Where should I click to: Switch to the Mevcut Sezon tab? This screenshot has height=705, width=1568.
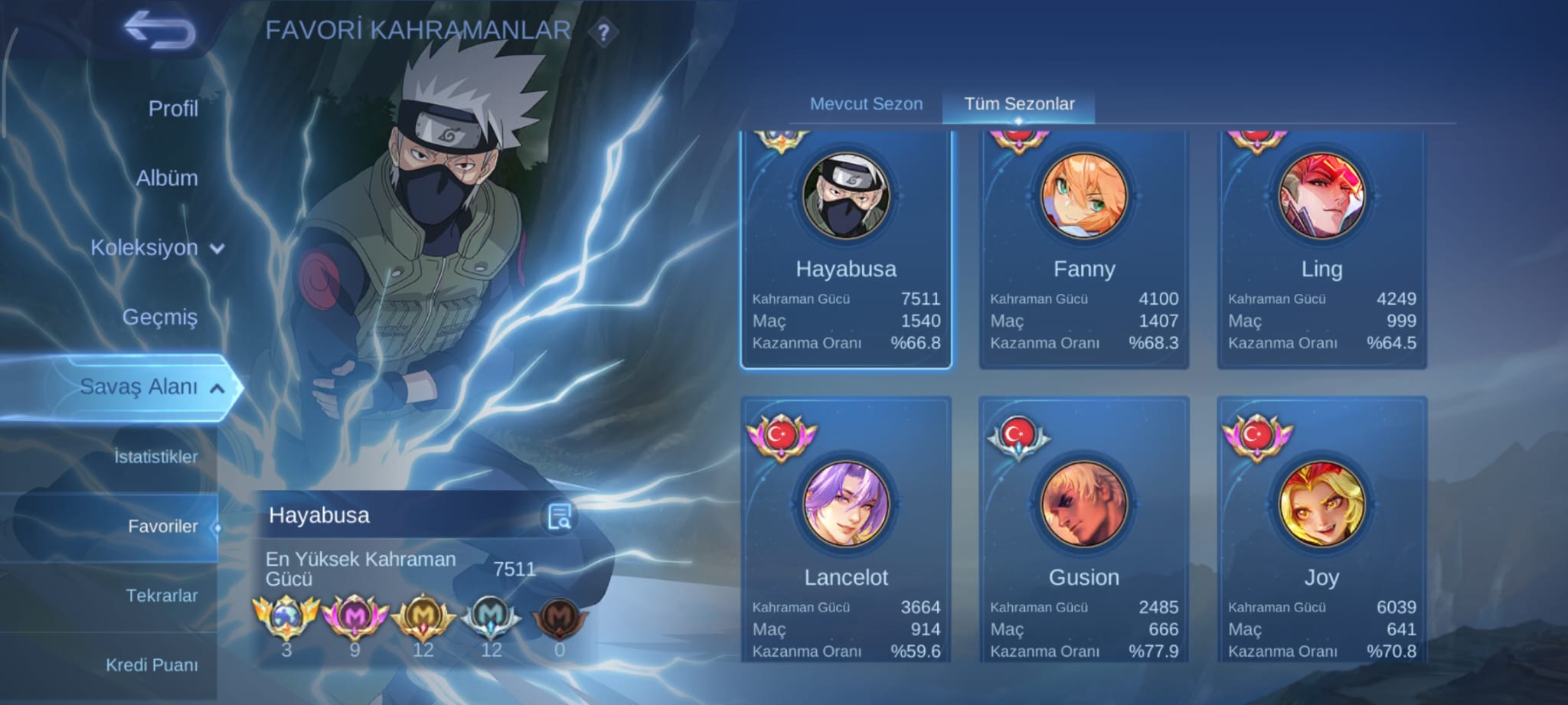pos(867,104)
